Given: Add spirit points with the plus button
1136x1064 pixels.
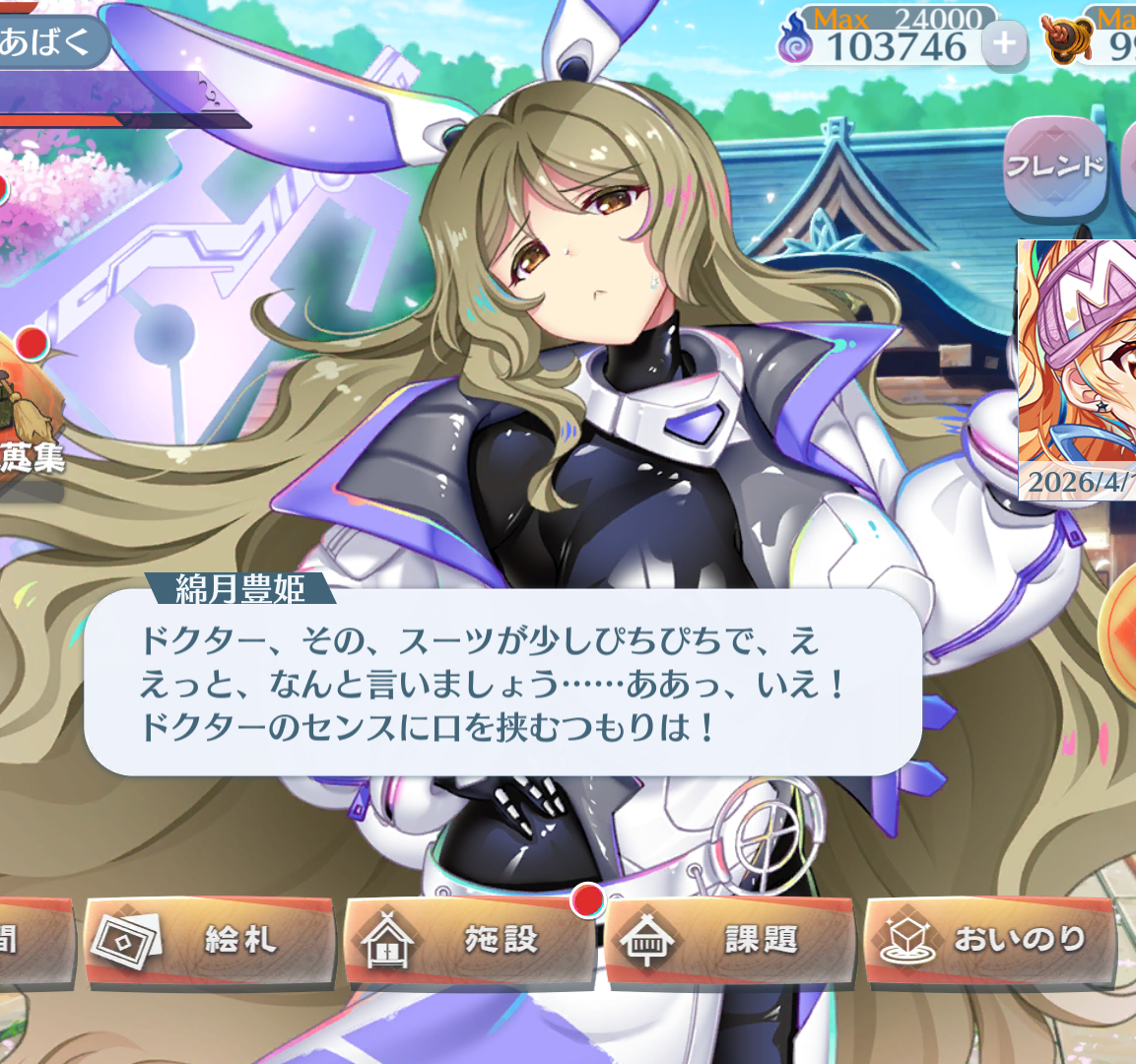Looking at the screenshot, I should pyautogui.click(x=1004, y=44).
